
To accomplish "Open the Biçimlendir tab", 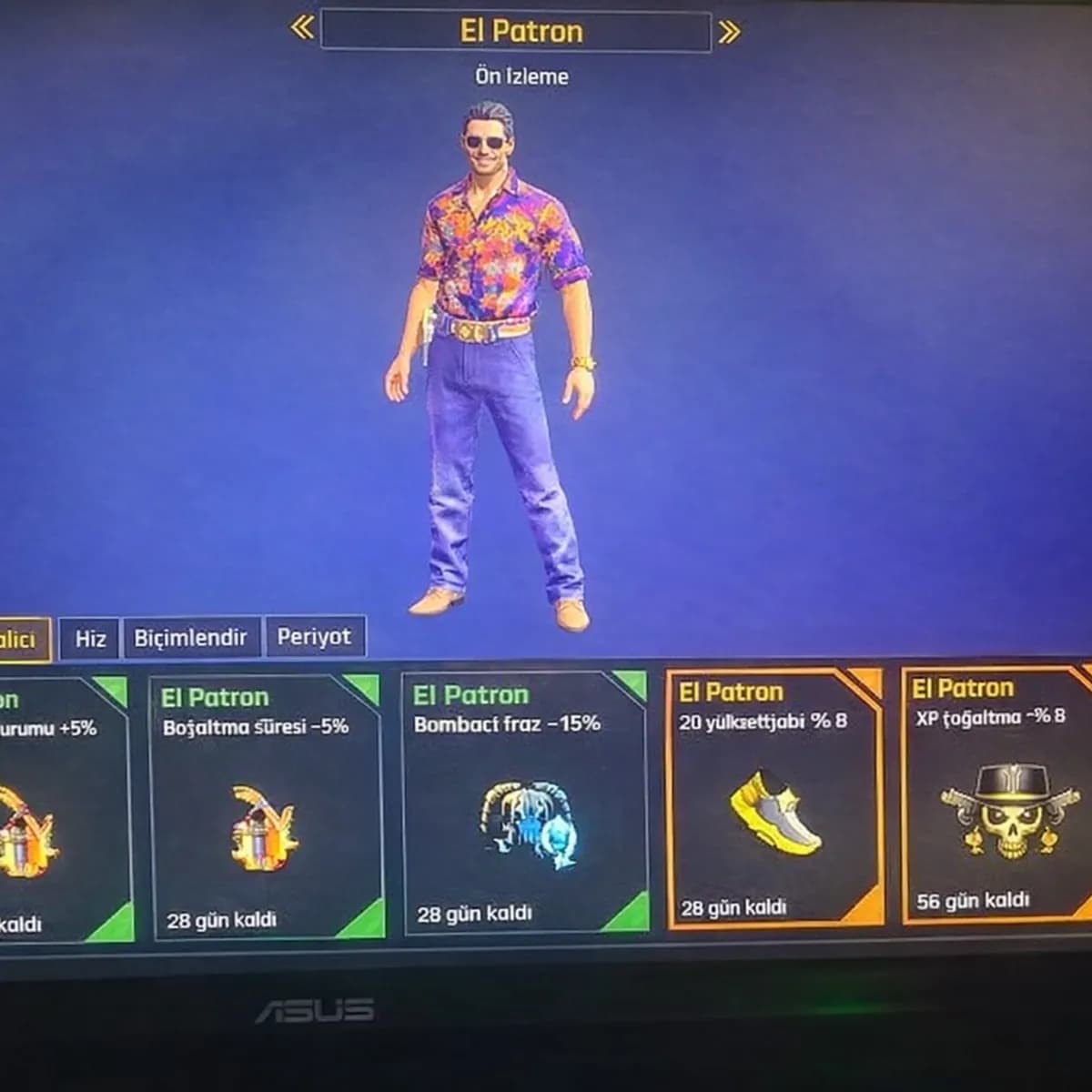I will 190,637.
